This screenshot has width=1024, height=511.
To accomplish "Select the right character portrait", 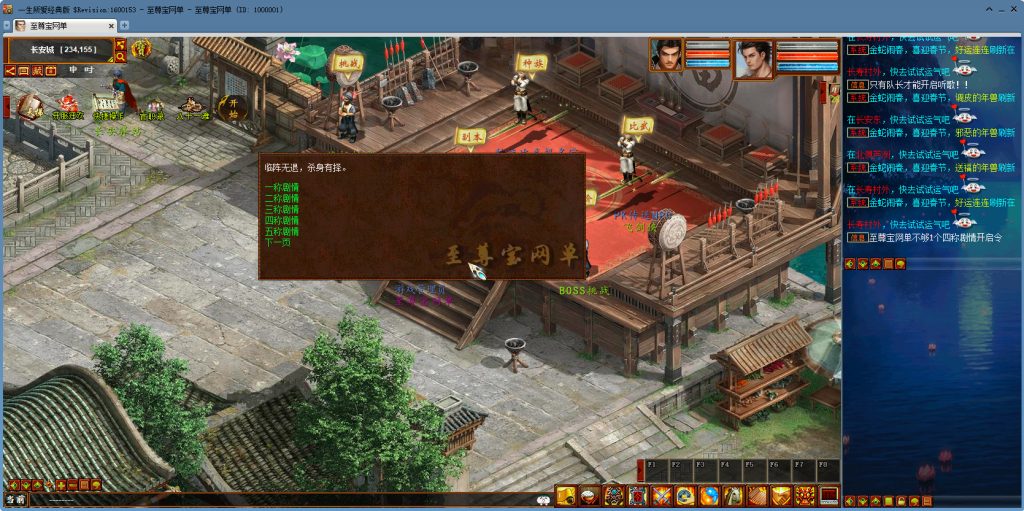I will point(754,58).
